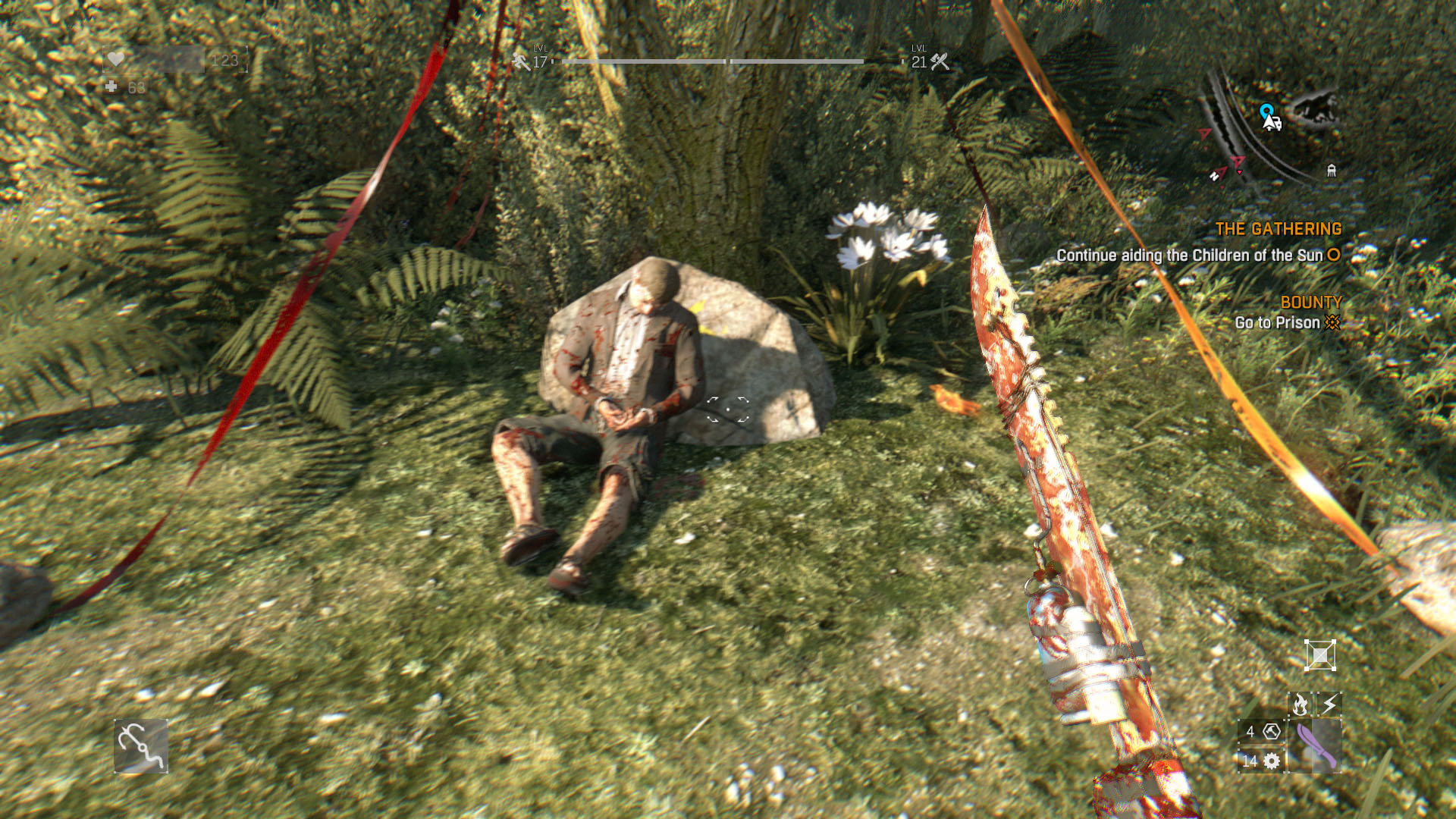
Task: Click the hammer repair counter icon
Action: [x=1272, y=732]
